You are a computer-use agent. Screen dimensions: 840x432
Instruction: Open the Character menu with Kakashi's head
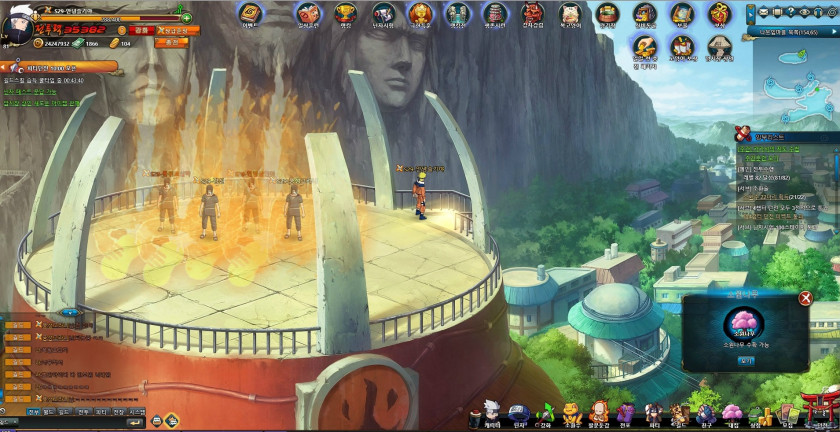[490, 413]
